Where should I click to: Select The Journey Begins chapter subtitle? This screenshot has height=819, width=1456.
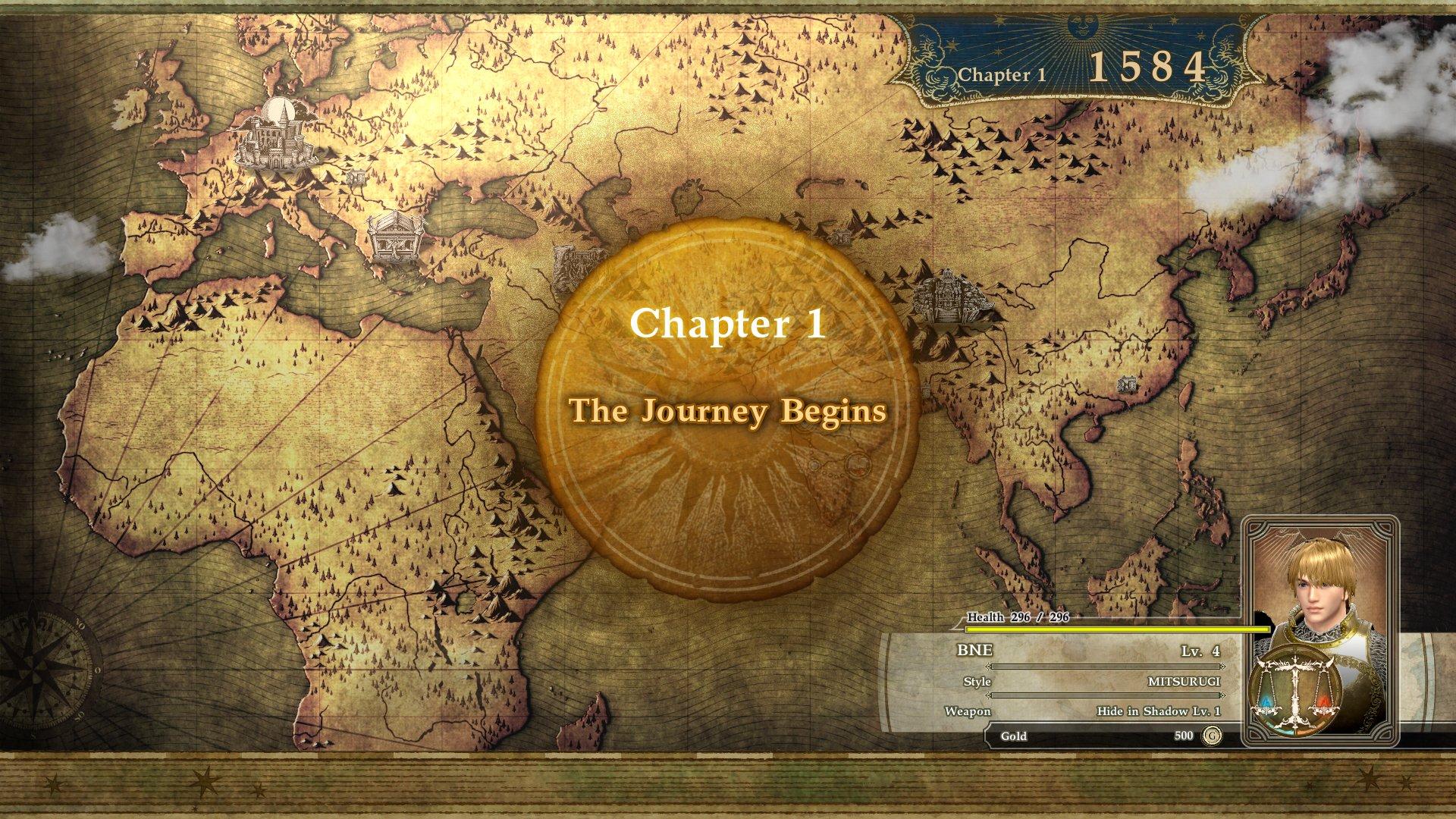pyautogui.click(x=729, y=413)
